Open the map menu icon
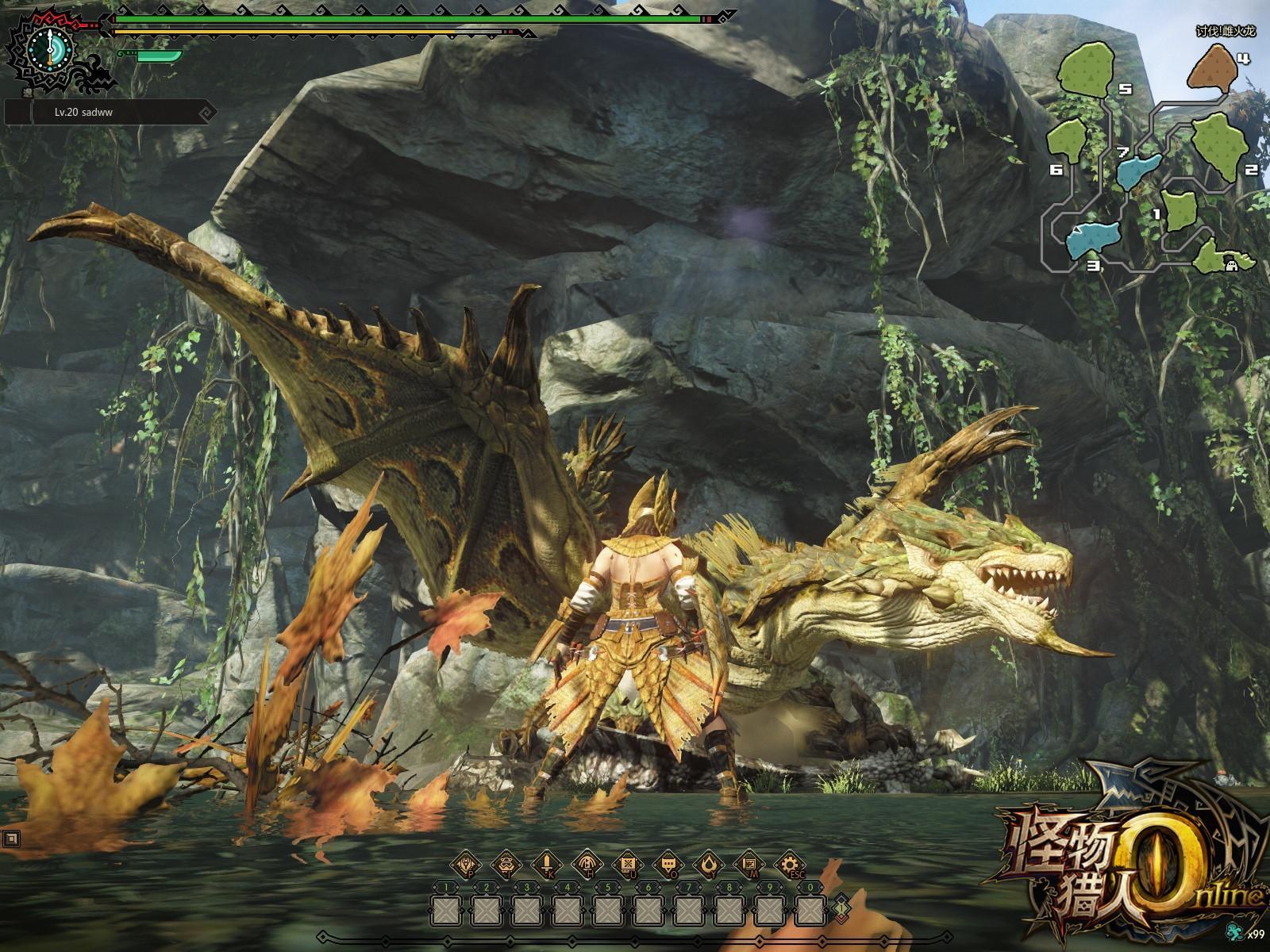Viewport: 1270px width, 952px height. click(749, 864)
